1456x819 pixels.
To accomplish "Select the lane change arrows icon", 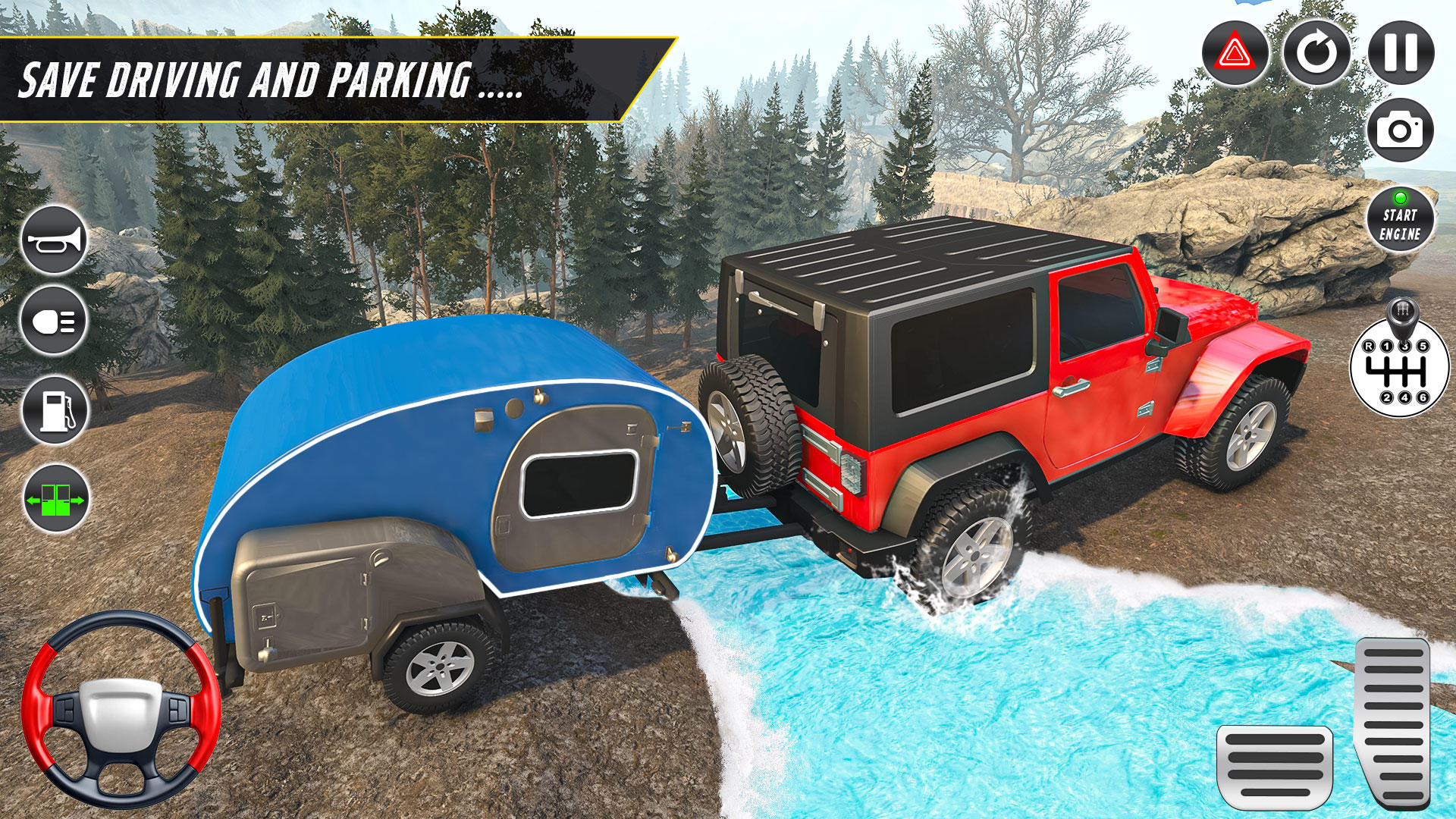I will coord(55,497).
